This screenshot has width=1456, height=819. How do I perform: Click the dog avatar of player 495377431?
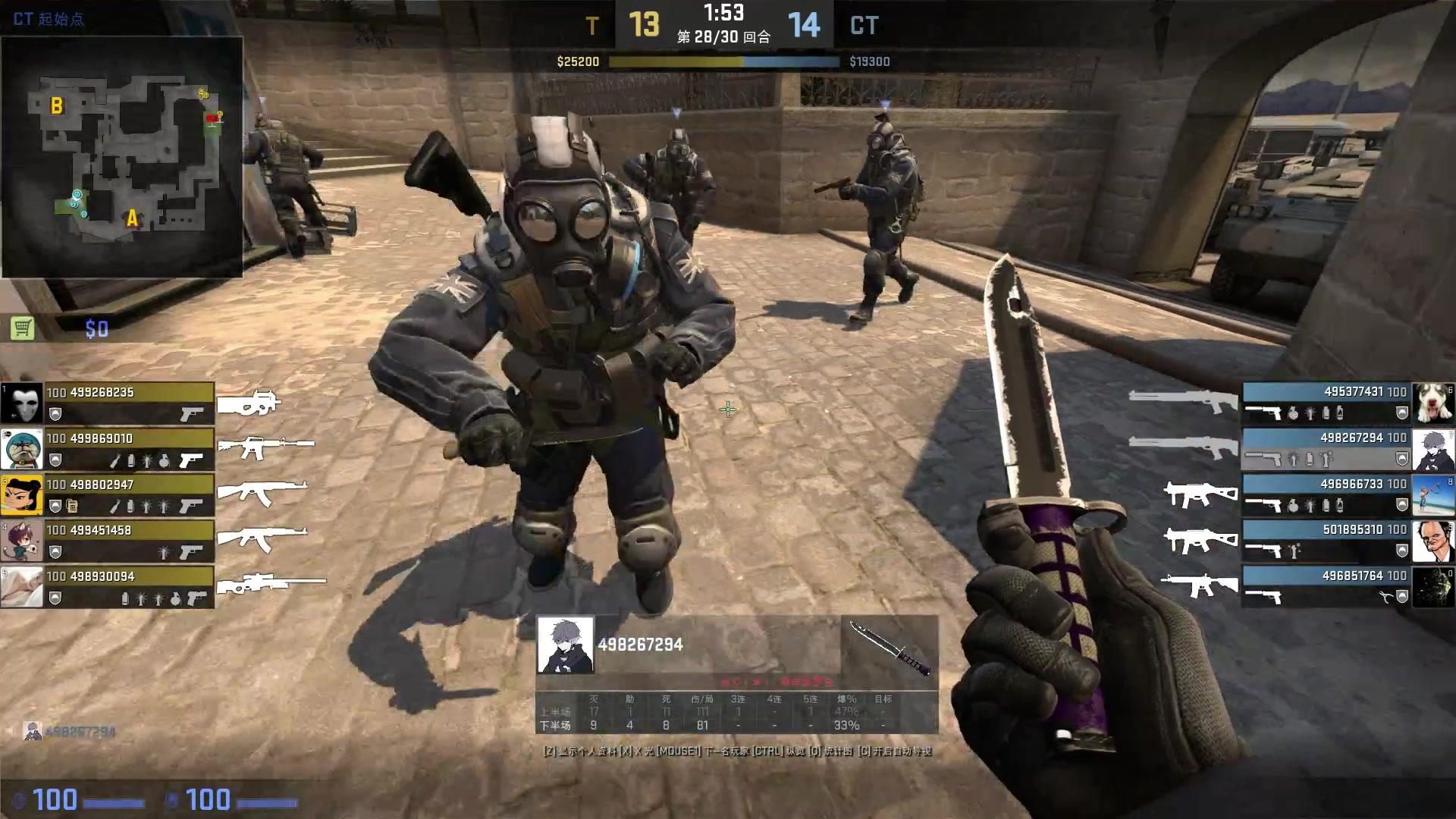(x=1432, y=403)
